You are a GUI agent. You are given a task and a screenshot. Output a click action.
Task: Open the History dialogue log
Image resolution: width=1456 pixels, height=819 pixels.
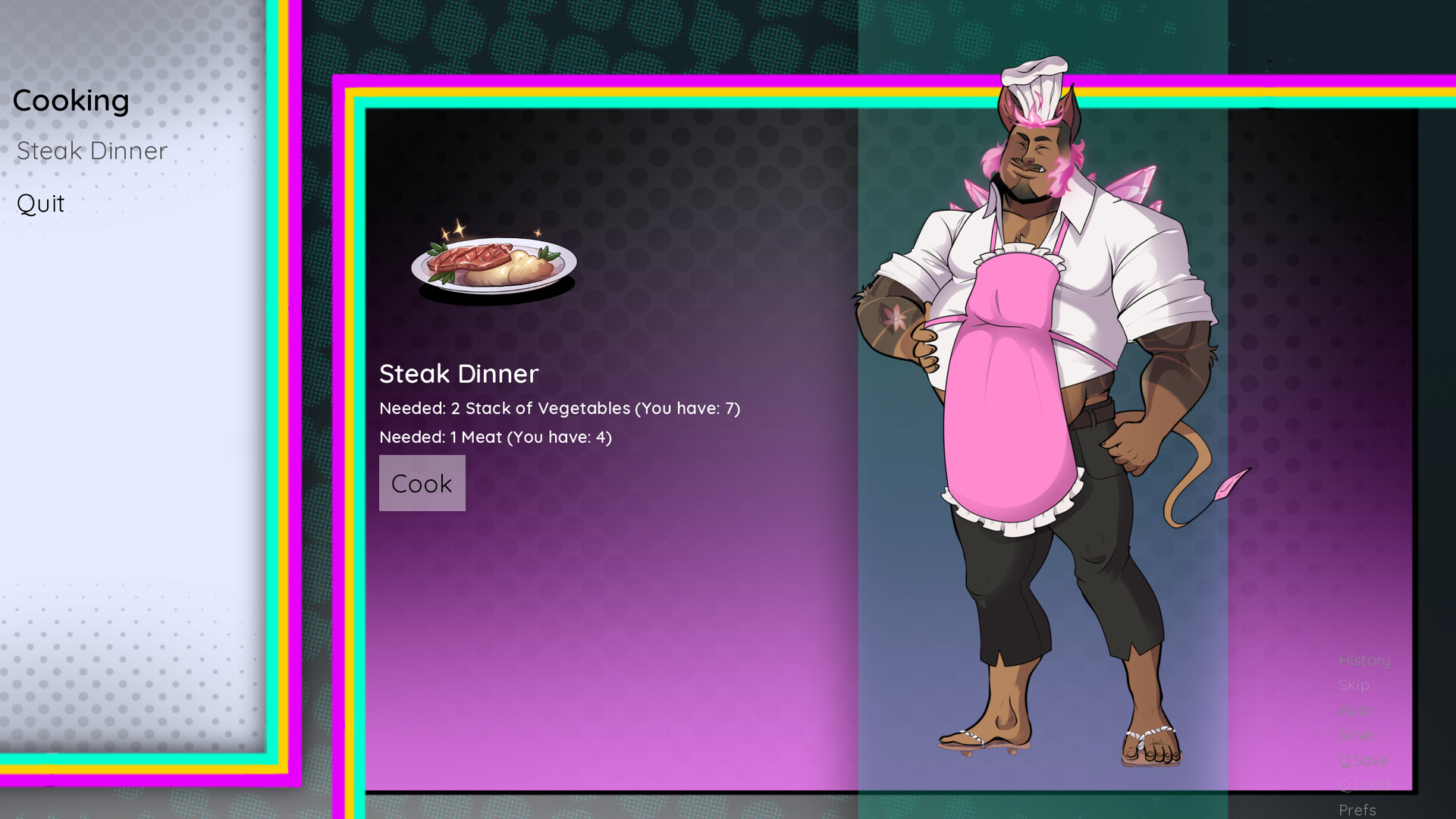[x=1363, y=660]
